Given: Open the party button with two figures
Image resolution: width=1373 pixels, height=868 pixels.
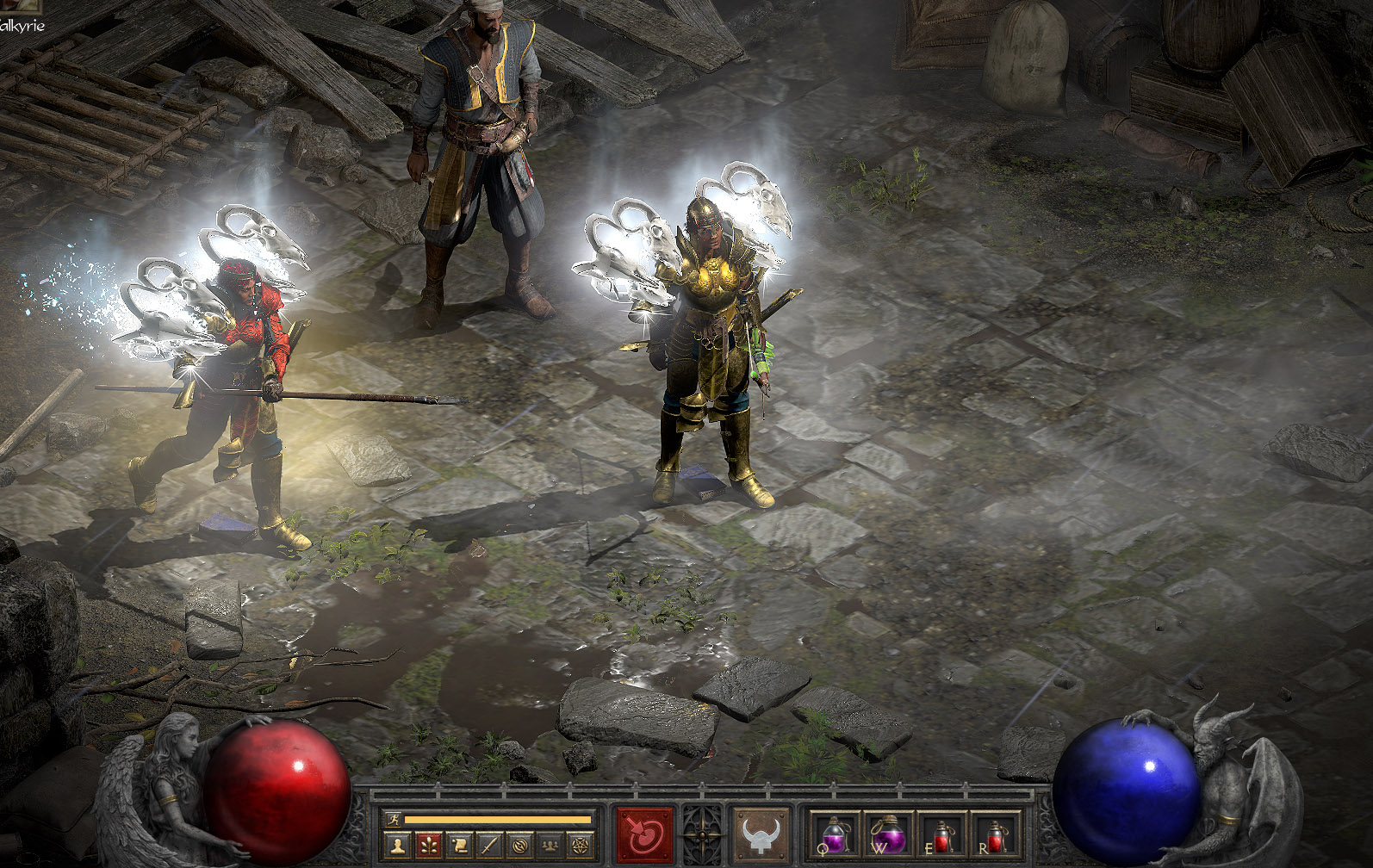Looking at the screenshot, I should coord(550,846).
